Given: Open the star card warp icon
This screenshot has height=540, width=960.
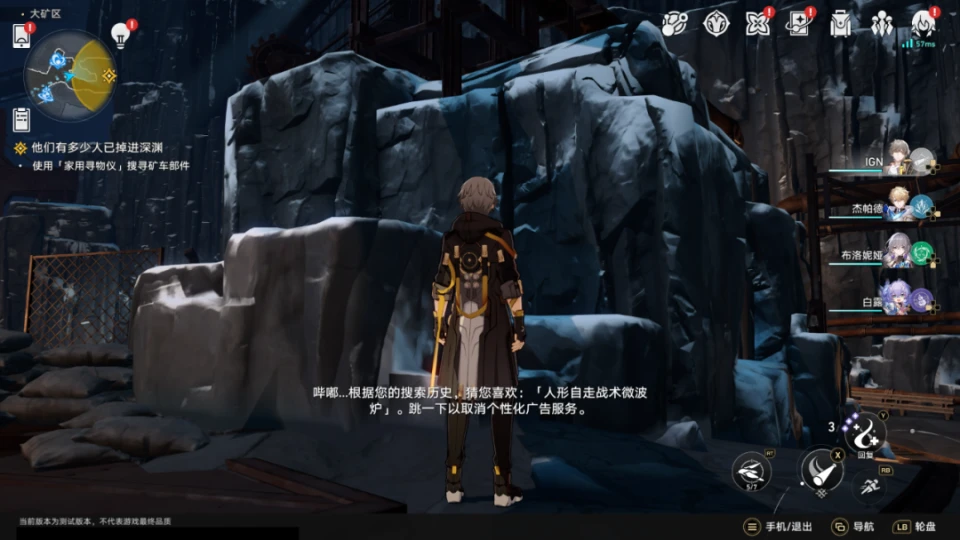Looking at the screenshot, I should pyautogui.click(x=798, y=23).
